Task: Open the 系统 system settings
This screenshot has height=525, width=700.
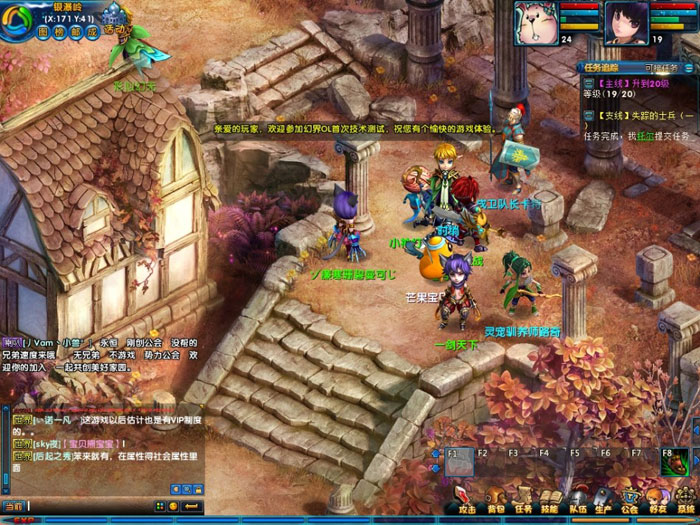Action: coord(684,499)
